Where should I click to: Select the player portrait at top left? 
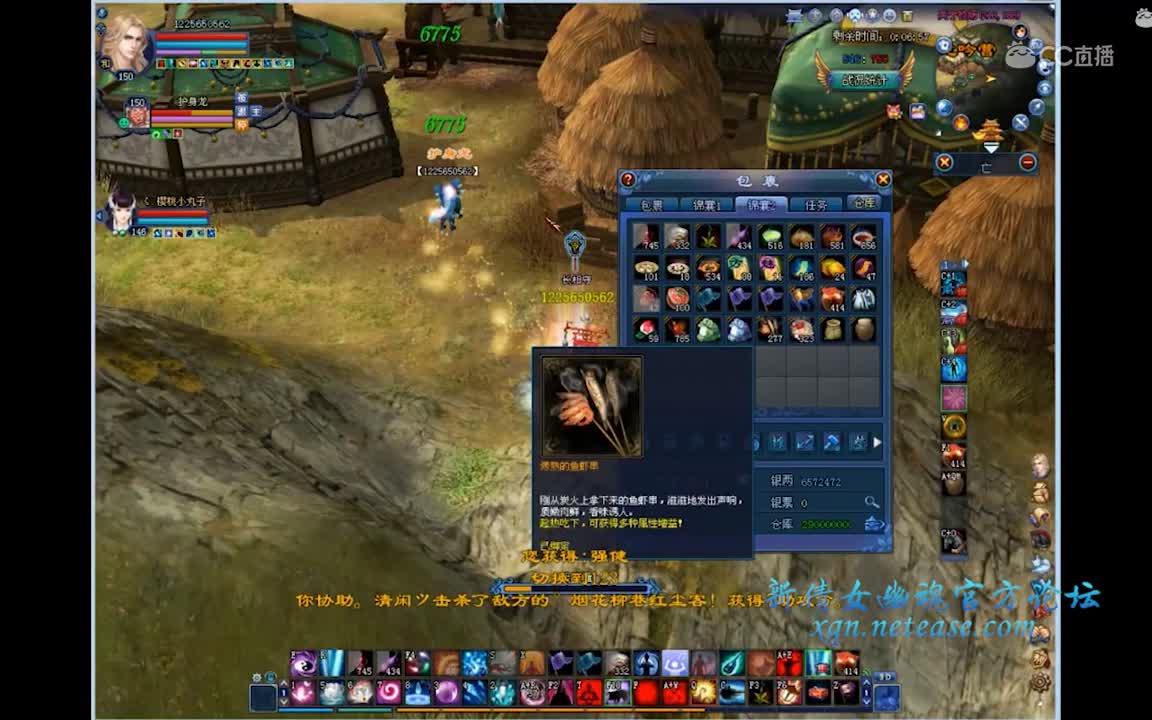(x=126, y=43)
